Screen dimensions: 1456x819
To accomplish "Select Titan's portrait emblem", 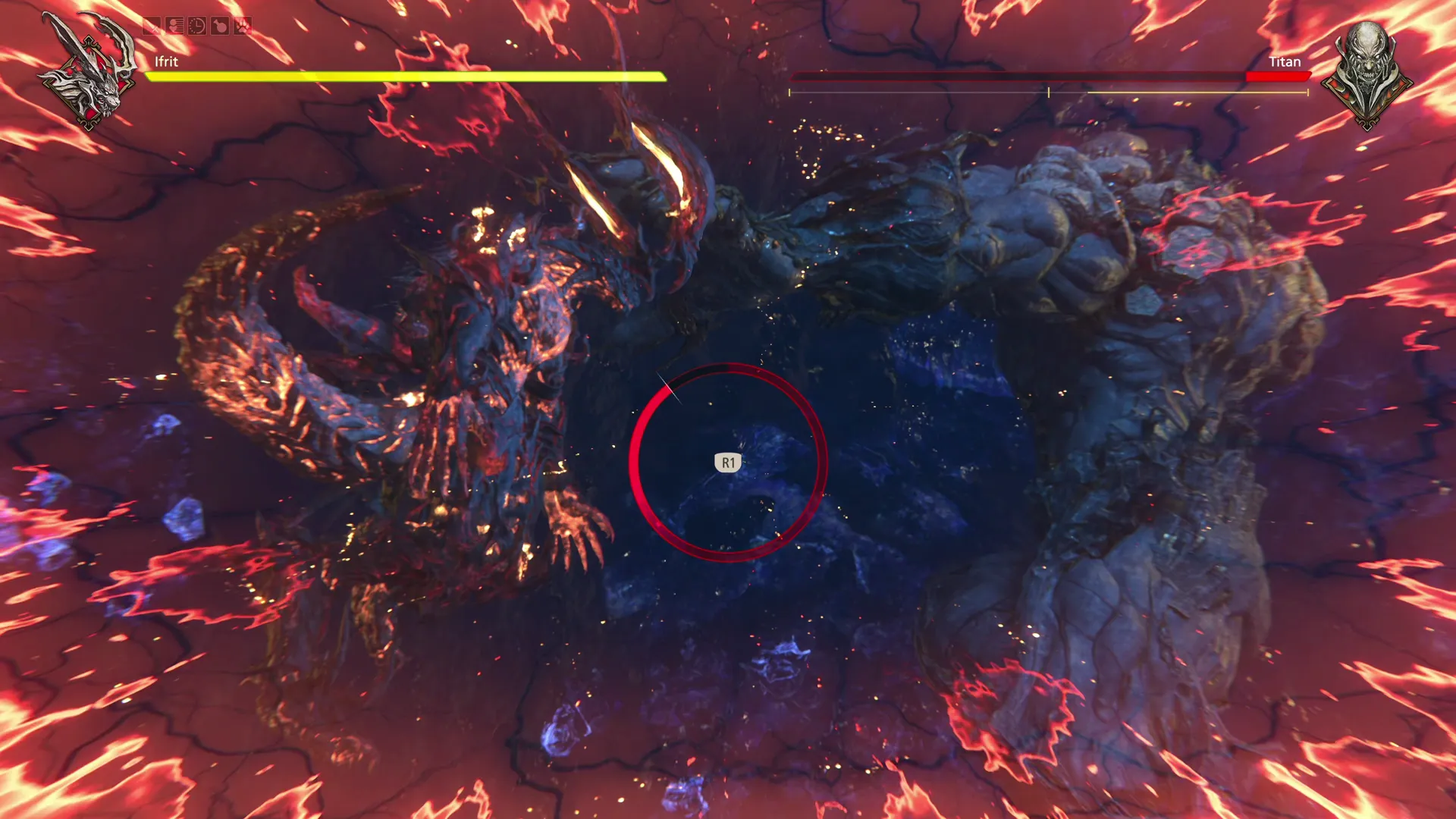I will pos(1366,74).
